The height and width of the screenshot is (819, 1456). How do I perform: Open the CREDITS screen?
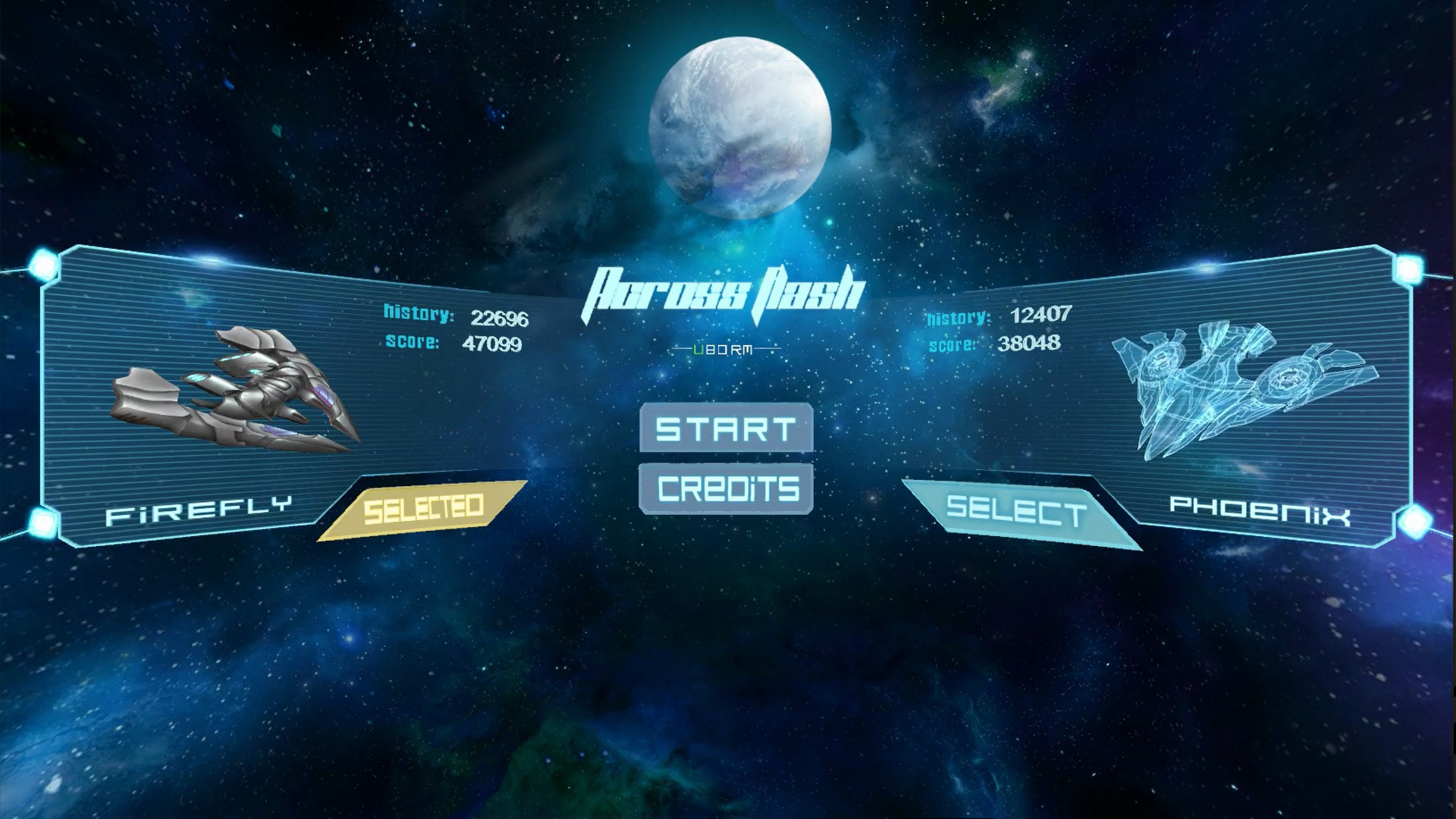click(725, 488)
